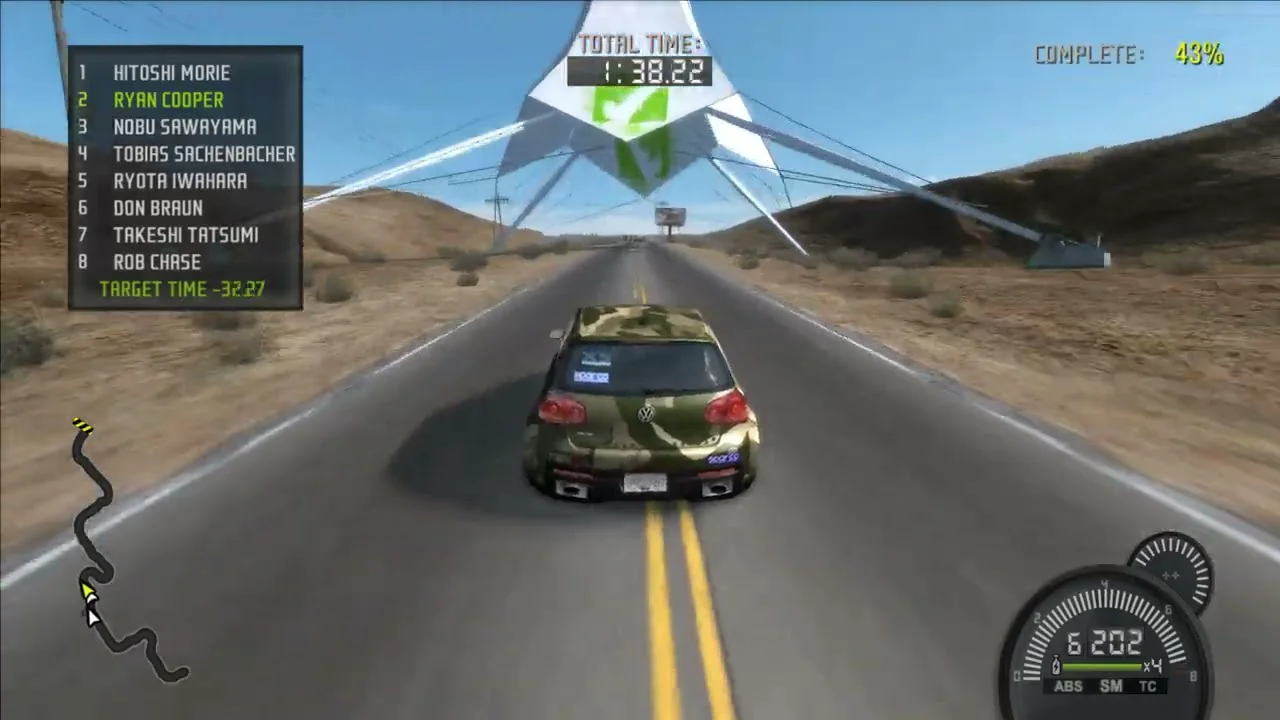
Task: Choose Nobu Sawayama in the standings
Action: 184,127
